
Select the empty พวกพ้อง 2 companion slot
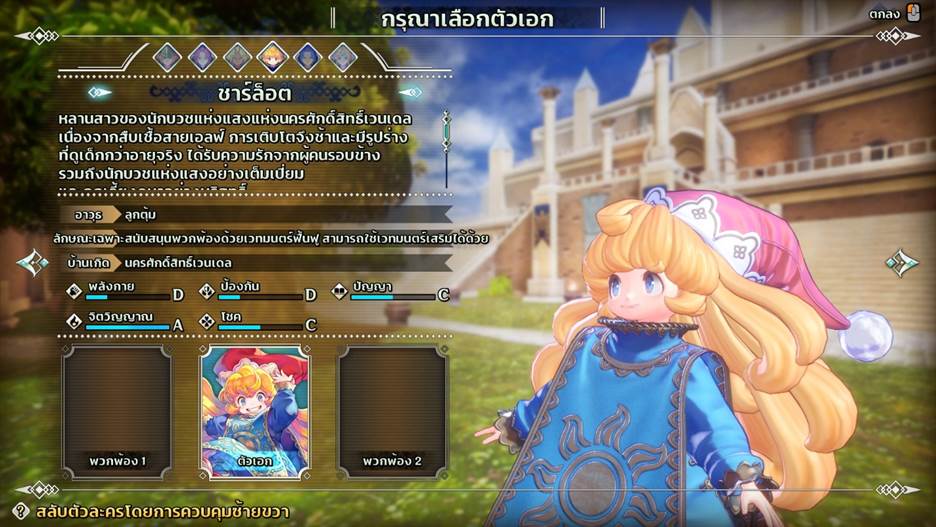[392, 412]
